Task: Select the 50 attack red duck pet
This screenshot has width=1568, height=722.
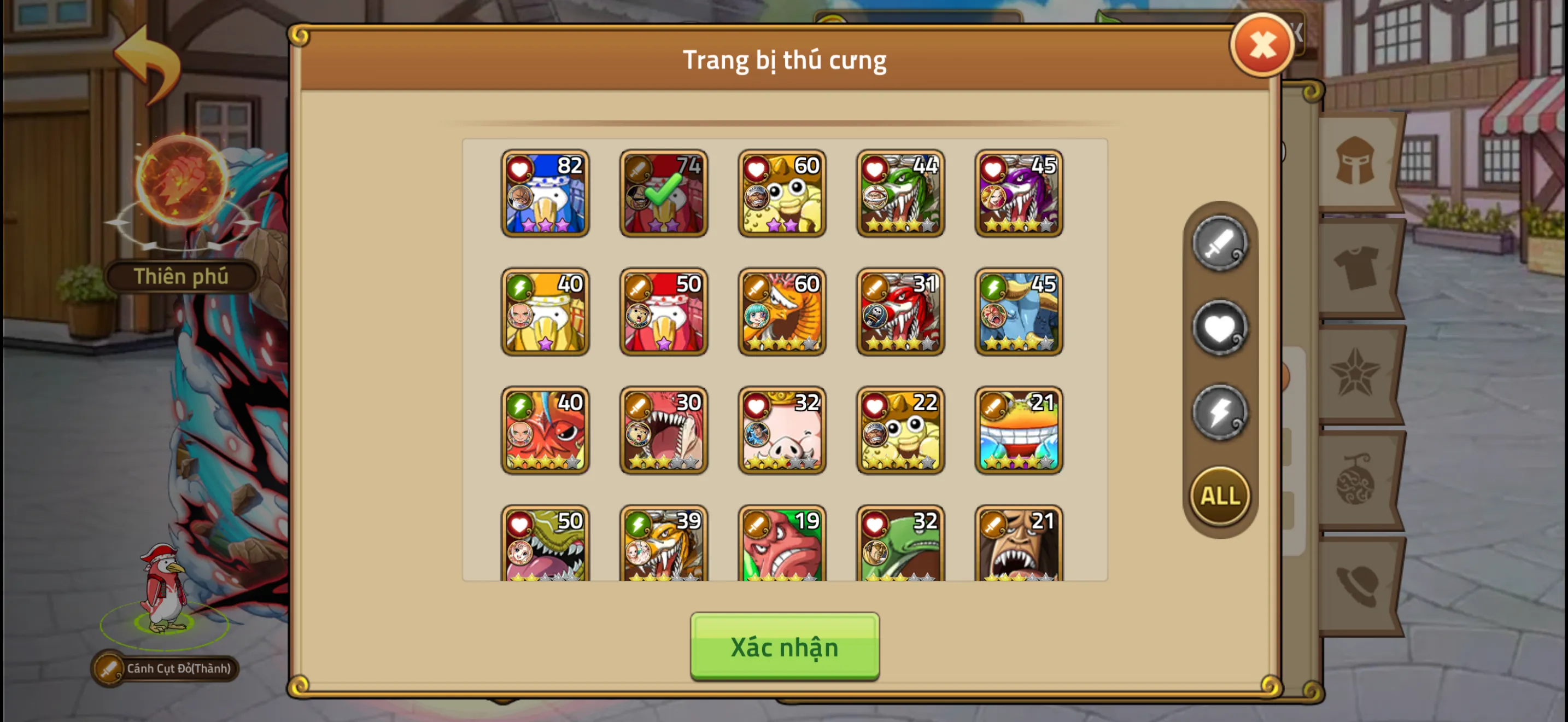Action: tap(663, 312)
